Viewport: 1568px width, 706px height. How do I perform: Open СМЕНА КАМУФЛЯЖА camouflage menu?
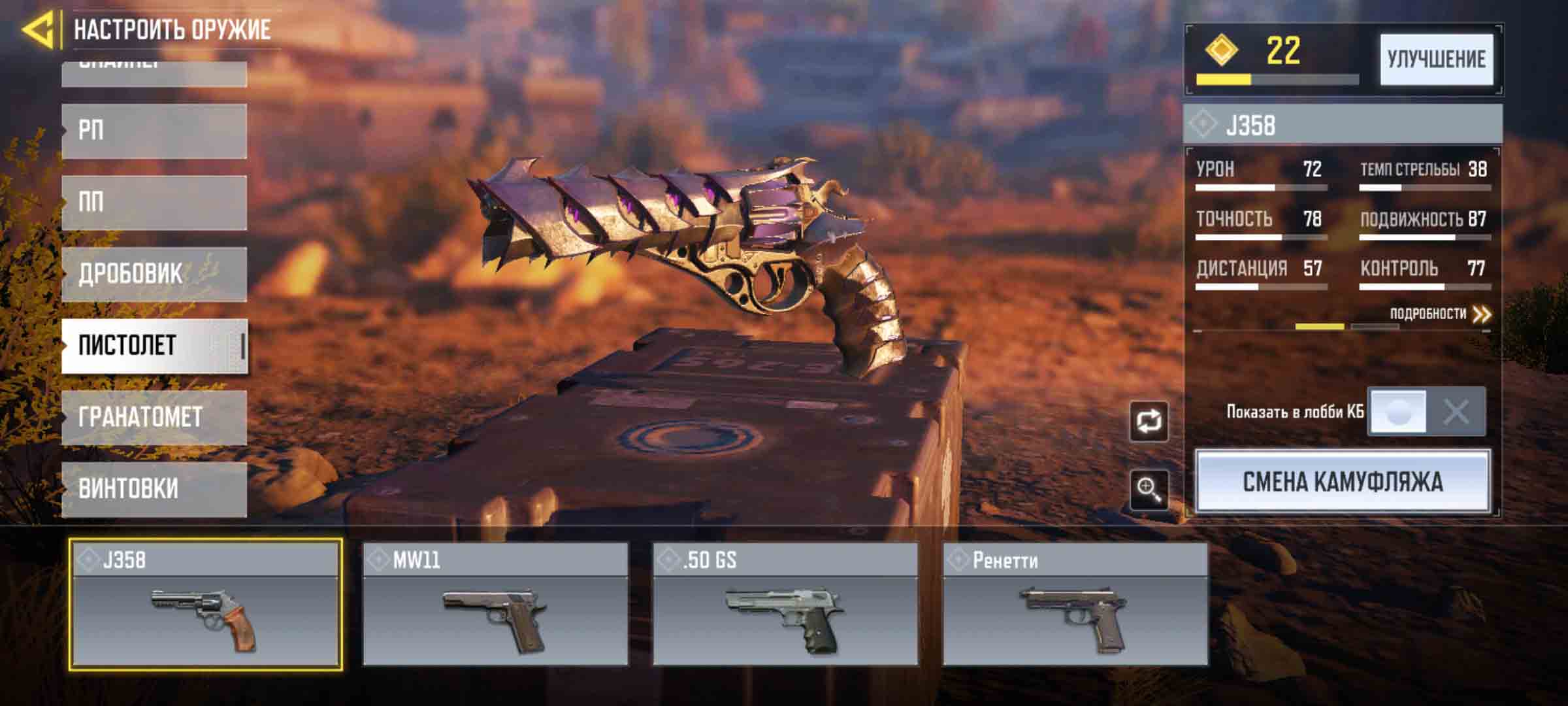pyautogui.click(x=1343, y=482)
